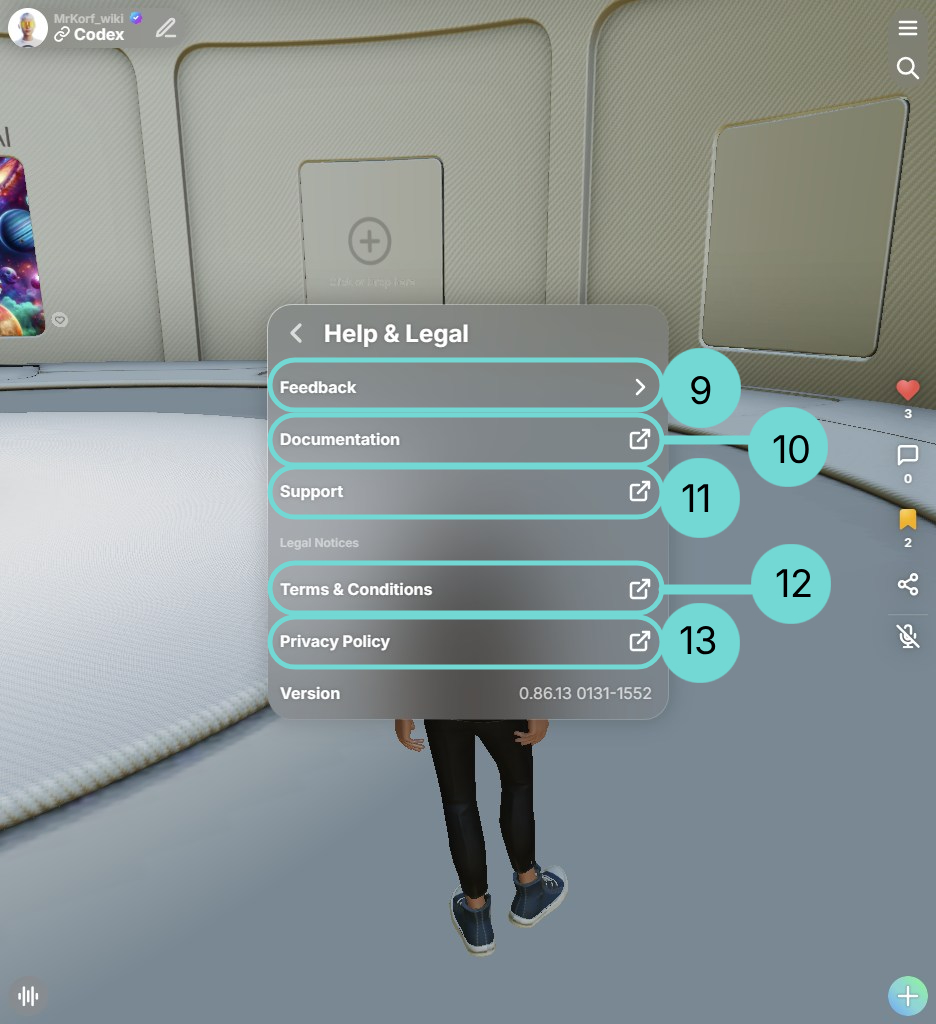Open the audio waveform button
The image size is (936, 1024).
(x=29, y=996)
